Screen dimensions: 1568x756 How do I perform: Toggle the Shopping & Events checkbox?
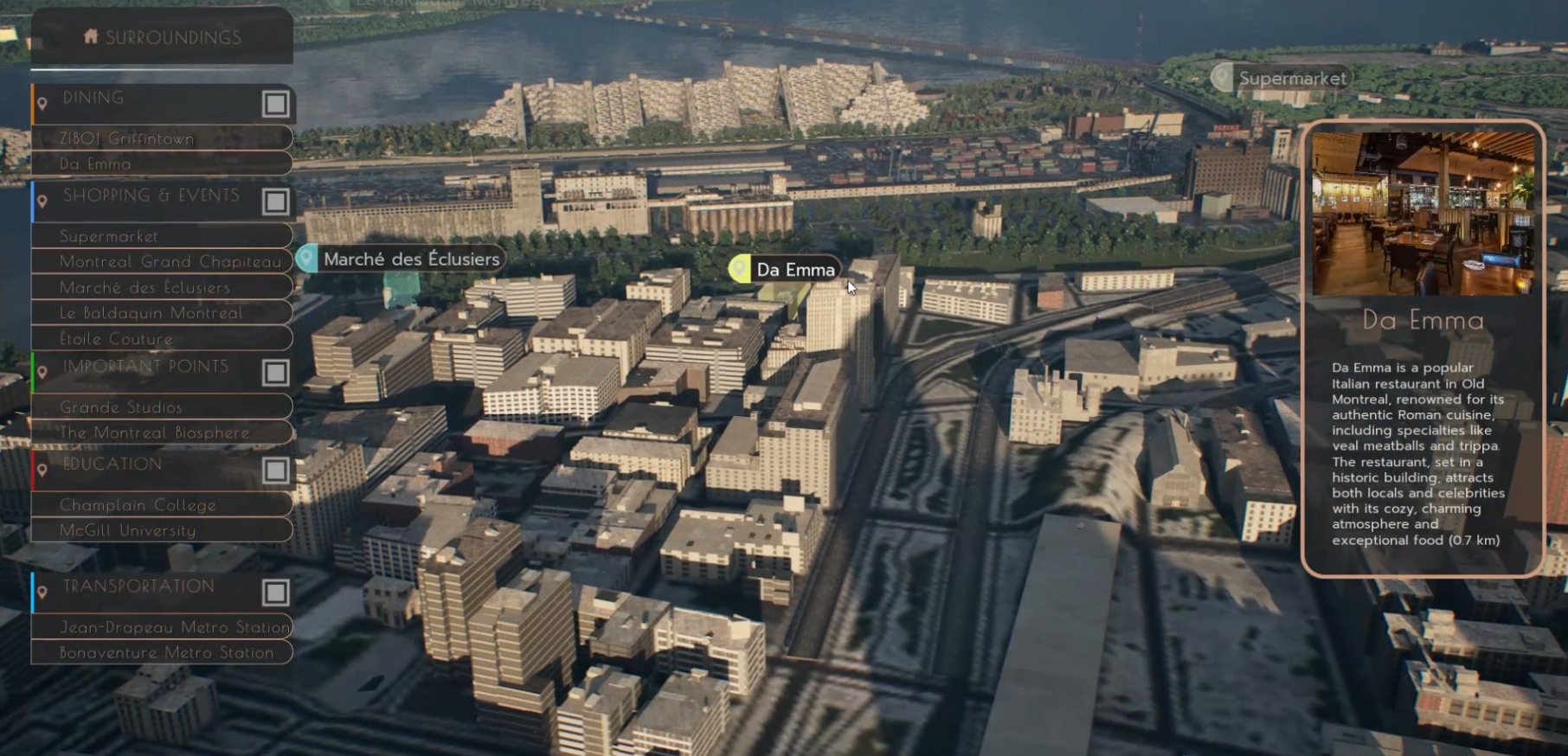pyautogui.click(x=275, y=202)
